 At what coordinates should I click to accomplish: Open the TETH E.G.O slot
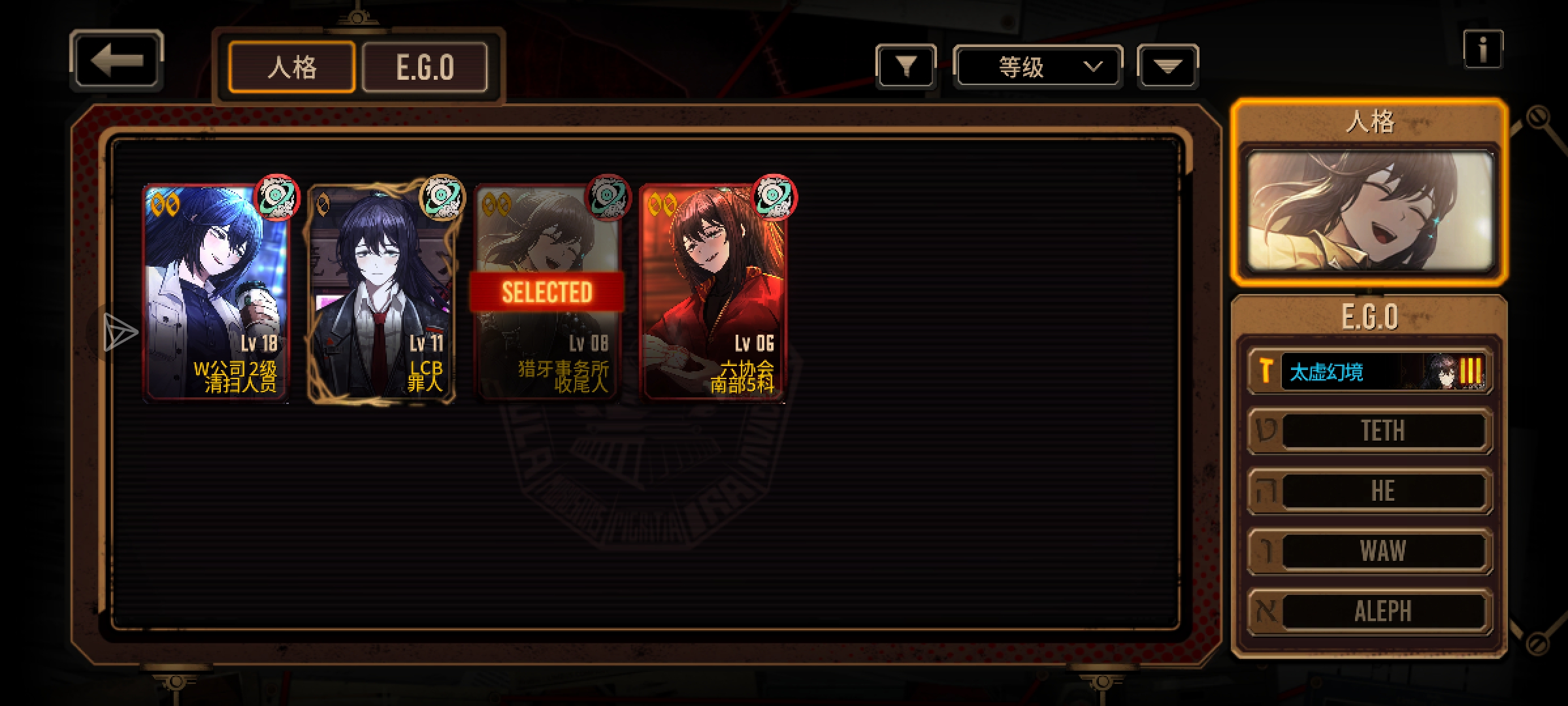(x=1370, y=431)
